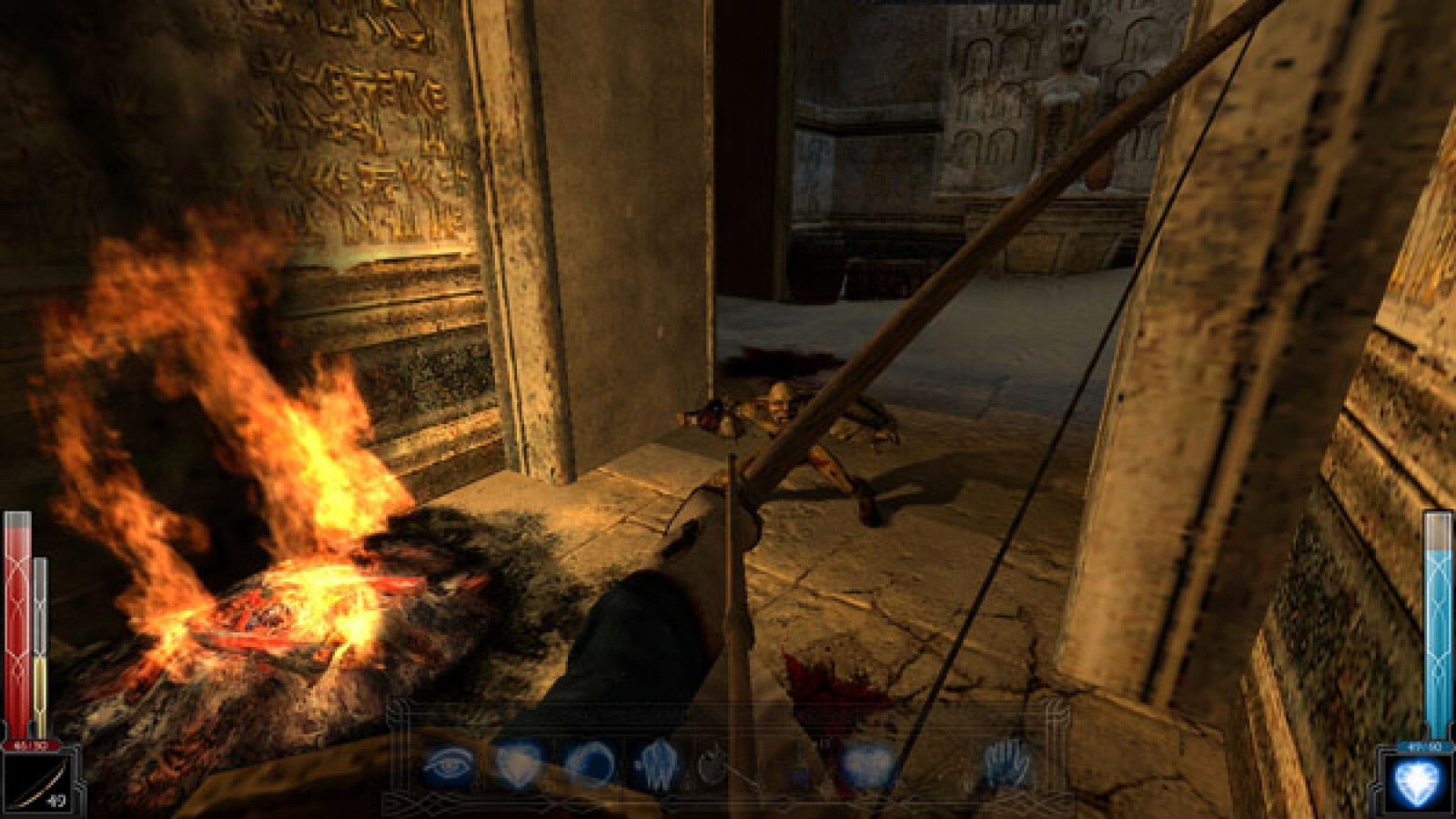1456x819 pixels.
Task: Use the small blue potion in the hotbar
Action: (x=800, y=772)
